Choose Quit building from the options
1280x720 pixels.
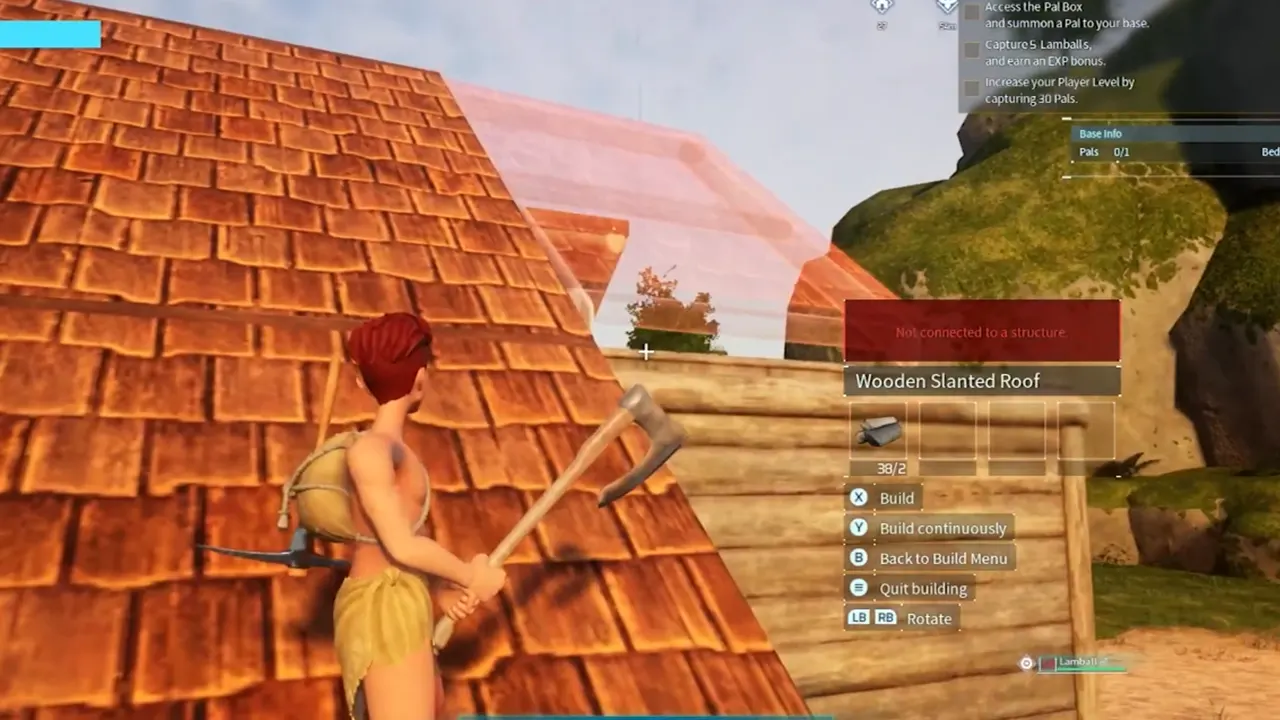pyautogui.click(x=922, y=588)
